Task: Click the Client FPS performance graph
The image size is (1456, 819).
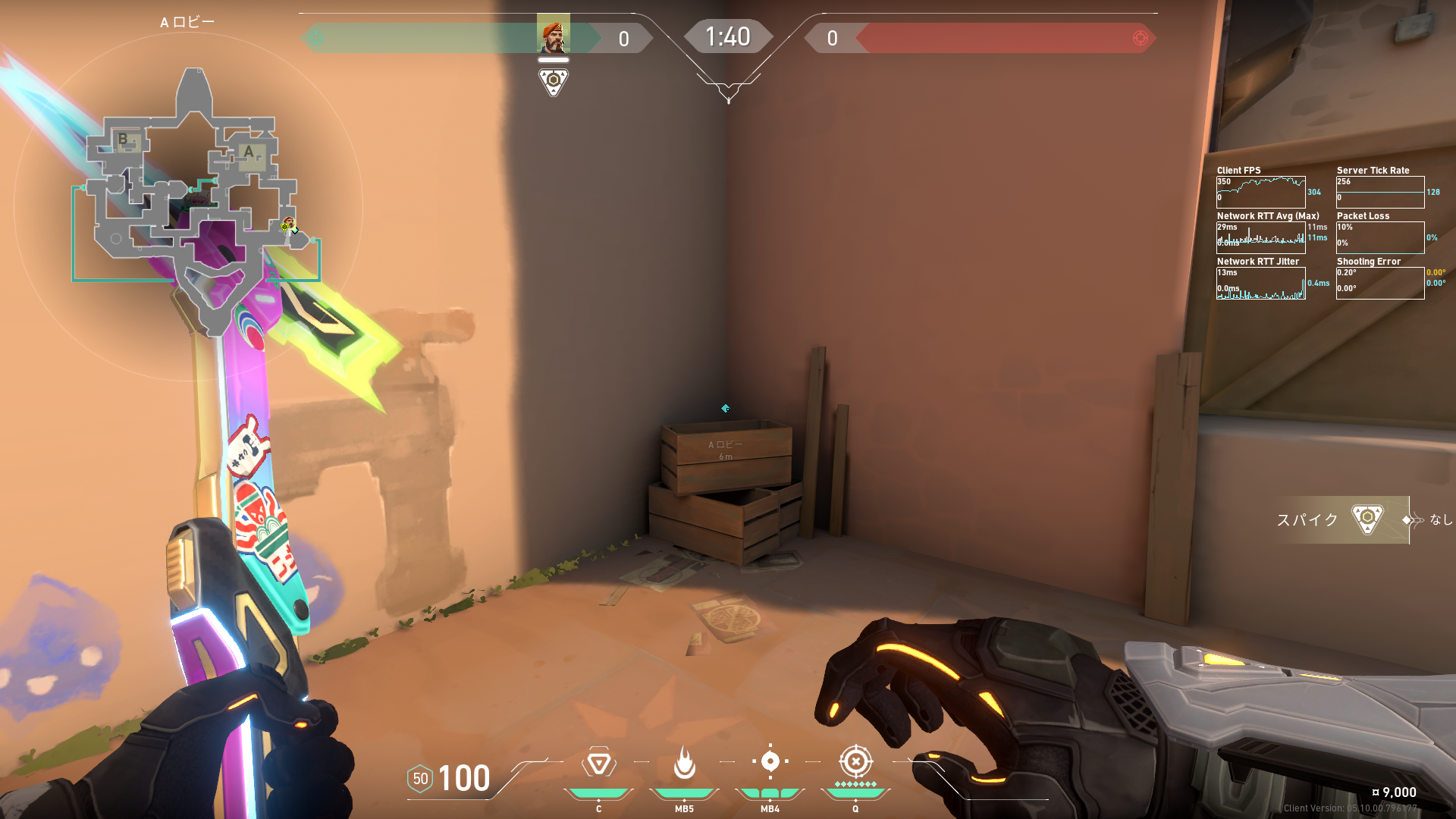Action: coord(1260,192)
